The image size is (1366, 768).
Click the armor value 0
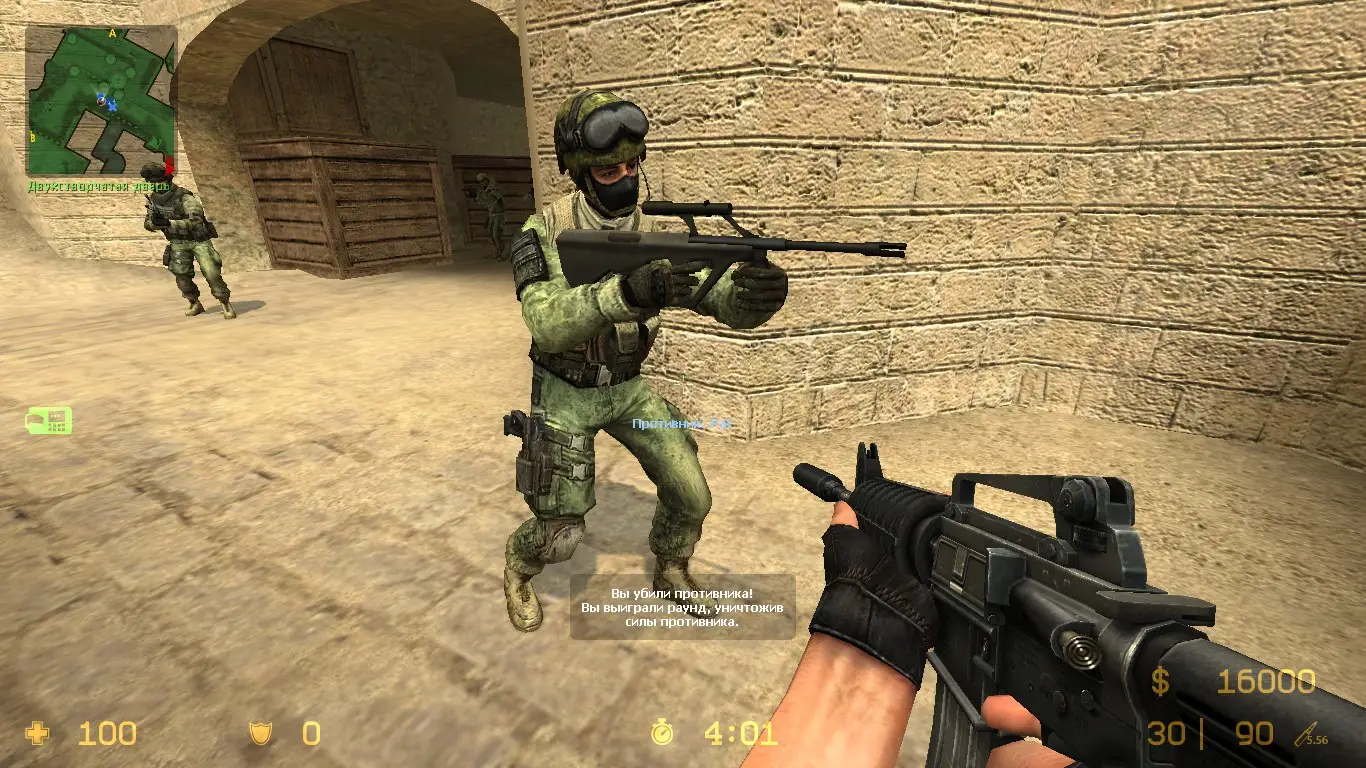coord(310,734)
